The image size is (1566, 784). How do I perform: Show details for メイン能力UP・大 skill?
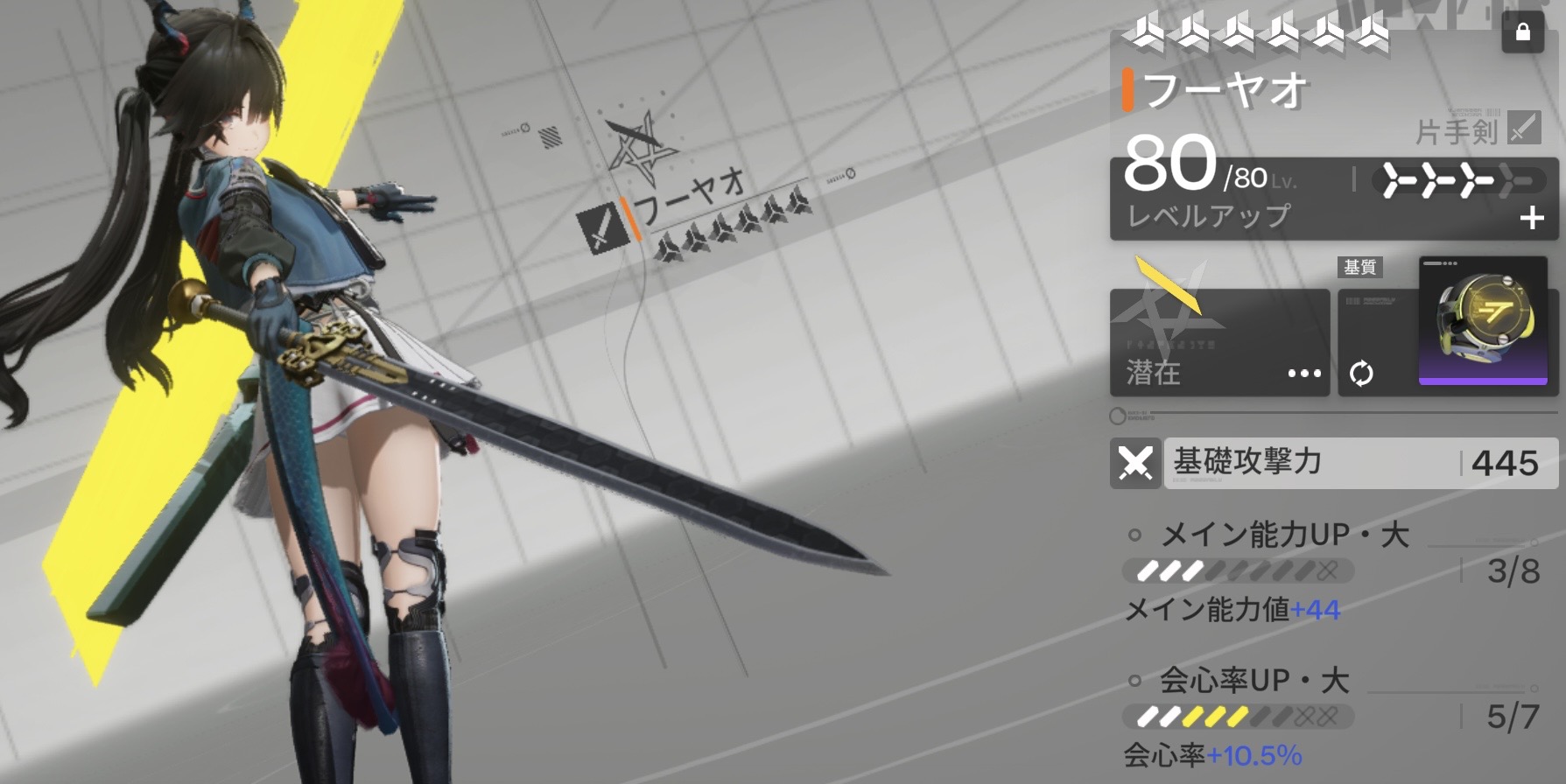(x=1284, y=535)
